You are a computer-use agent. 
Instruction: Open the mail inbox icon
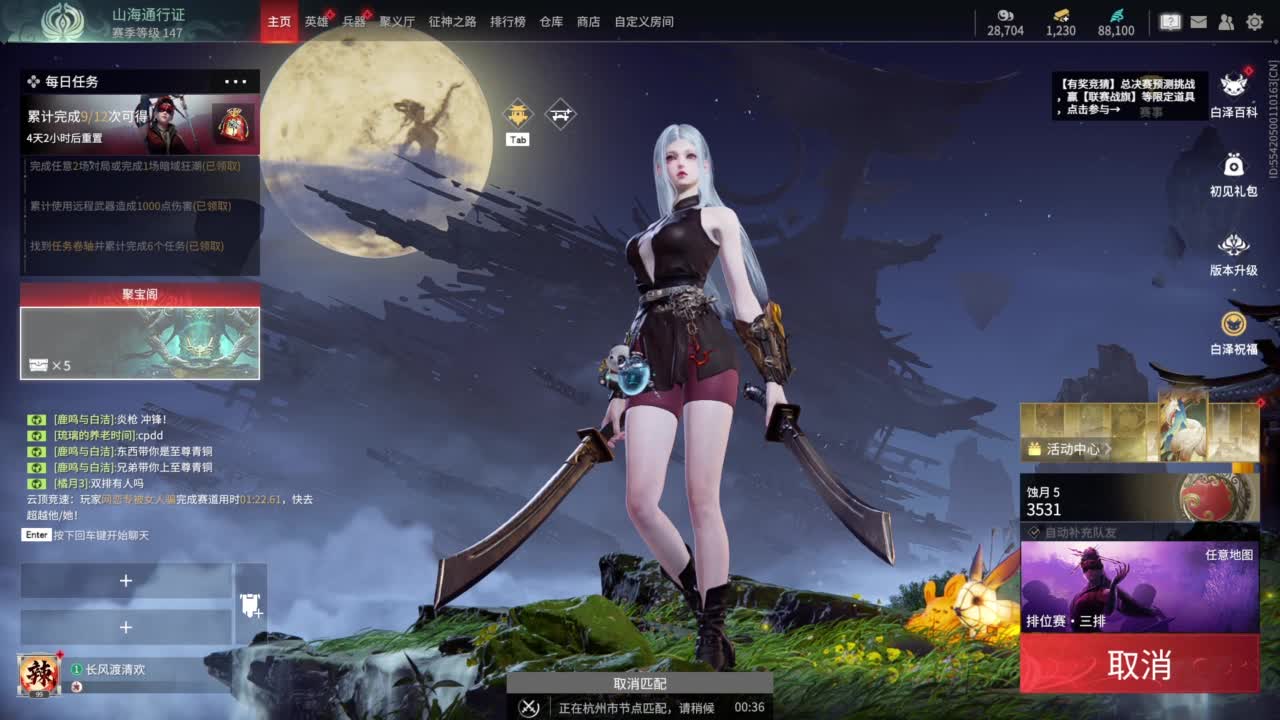pos(1199,22)
